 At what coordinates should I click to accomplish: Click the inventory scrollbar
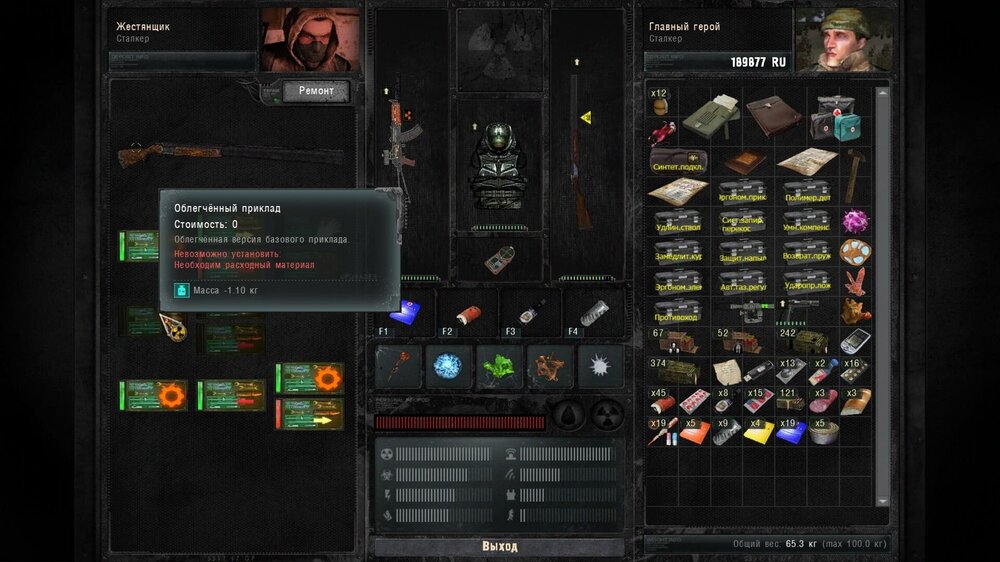tap(882, 300)
